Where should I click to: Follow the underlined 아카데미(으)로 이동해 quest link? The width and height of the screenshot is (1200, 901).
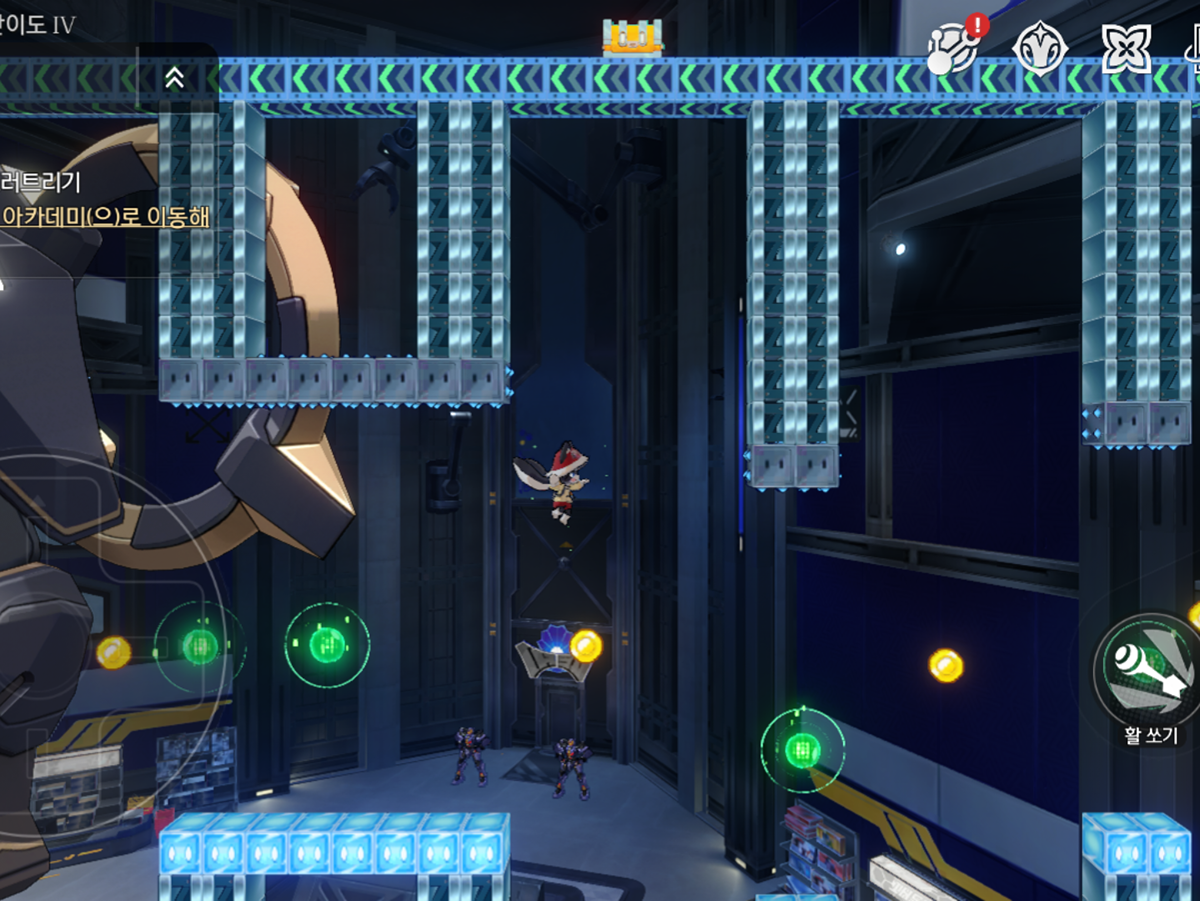click(x=106, y=216)
